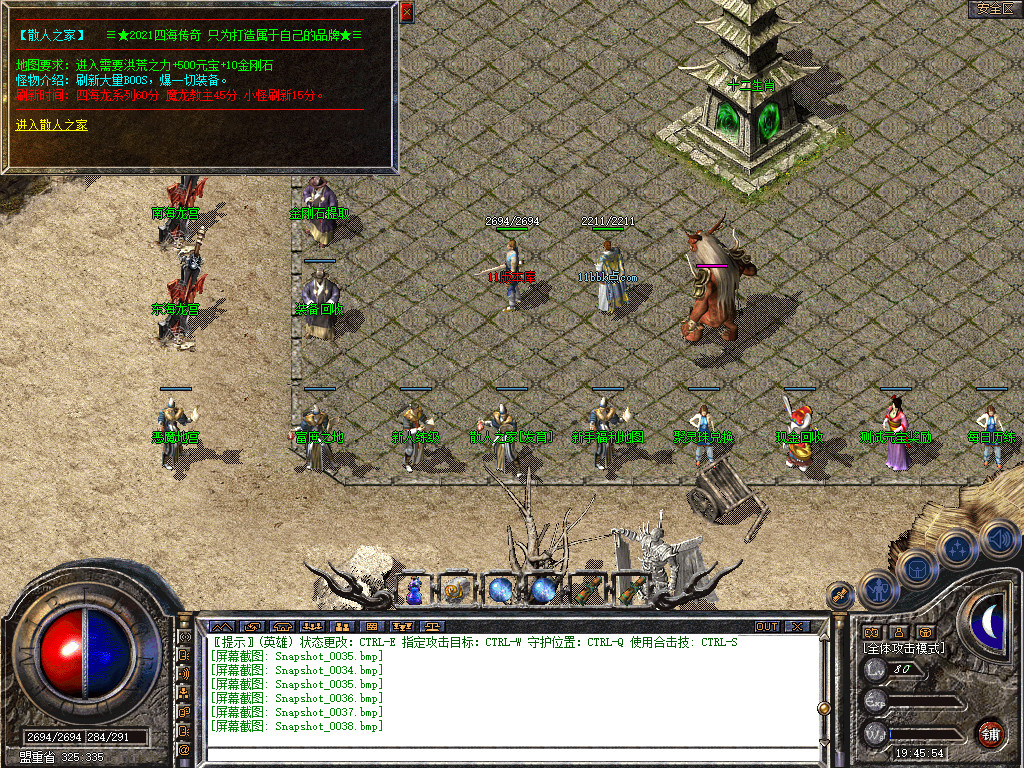Click the OUT button on chat bar
Screen dimensions: 1024x768
[767, 627]
